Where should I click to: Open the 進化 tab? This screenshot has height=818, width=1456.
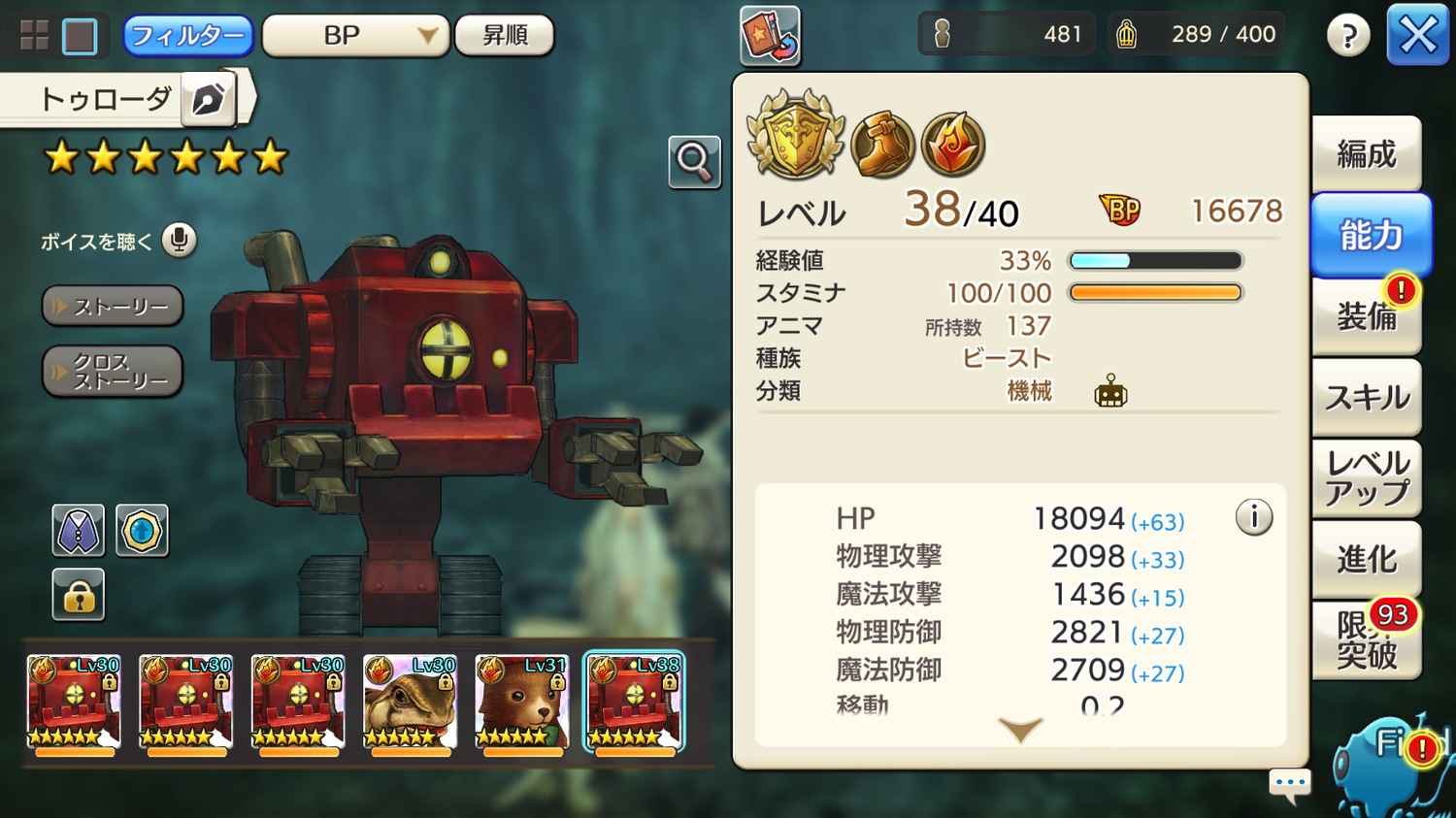coord(1367,559)
